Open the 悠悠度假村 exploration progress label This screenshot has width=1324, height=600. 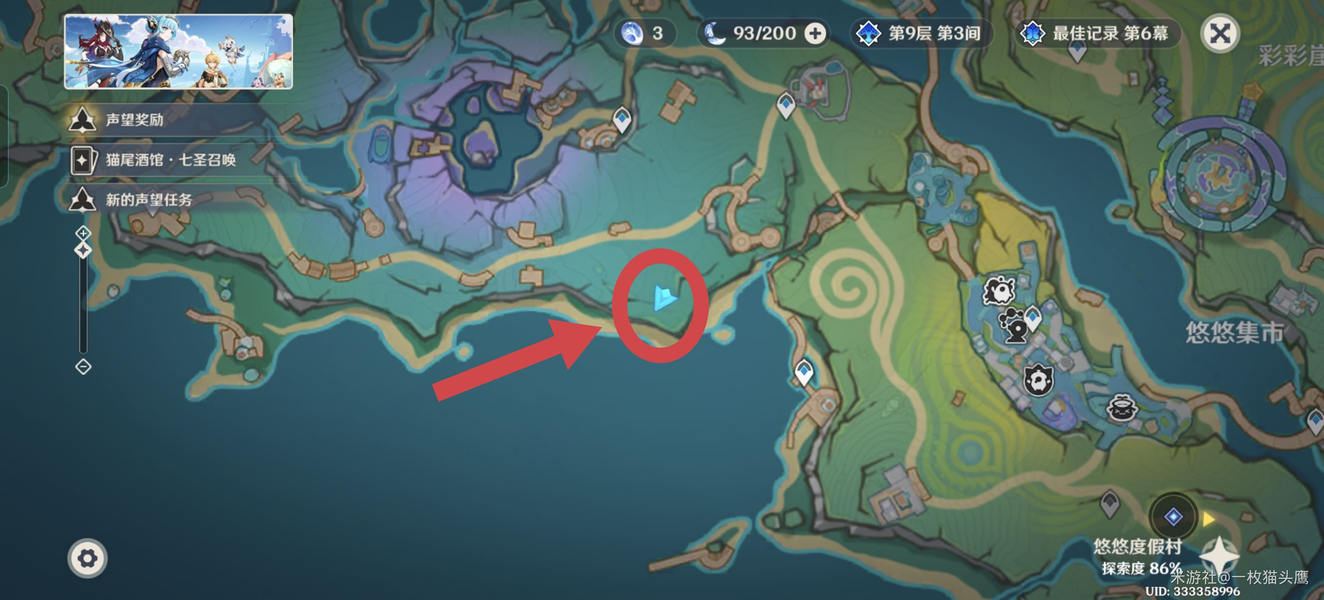(1137, 557)
